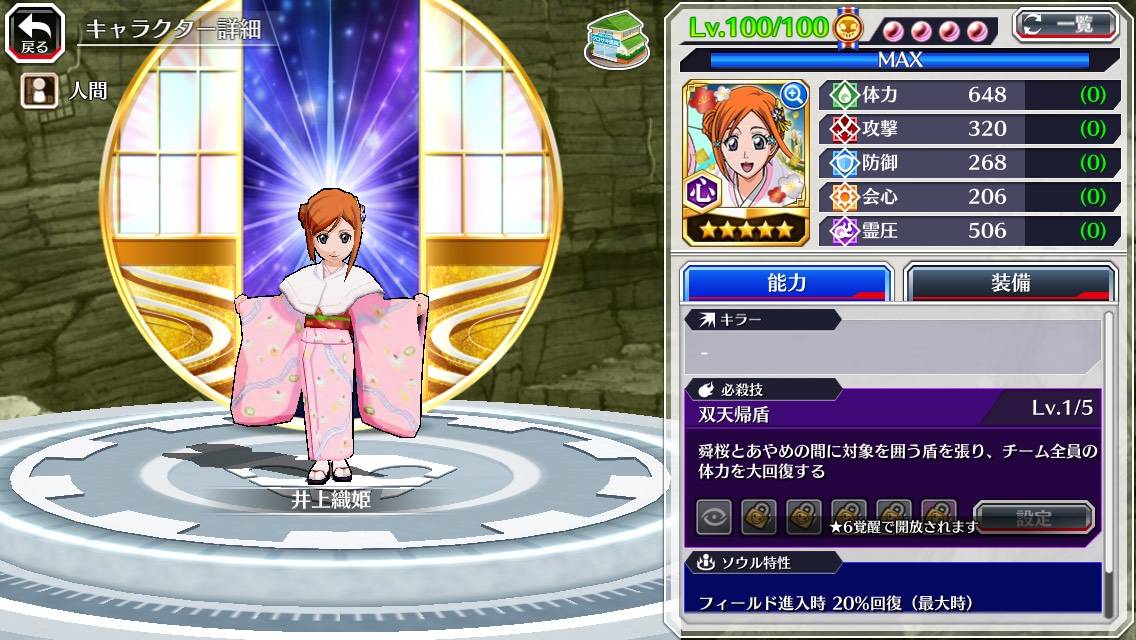The height and width of the screenshot is (640, 1136).
Task: Switch to the 装備 equipment tab
Action: [1009, 283]
